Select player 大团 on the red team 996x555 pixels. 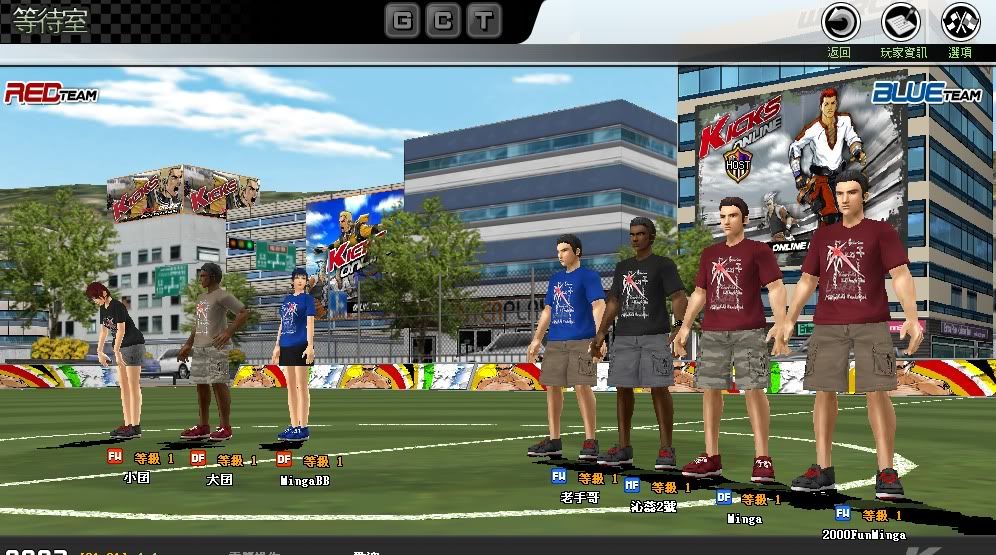tap(220, 479)
